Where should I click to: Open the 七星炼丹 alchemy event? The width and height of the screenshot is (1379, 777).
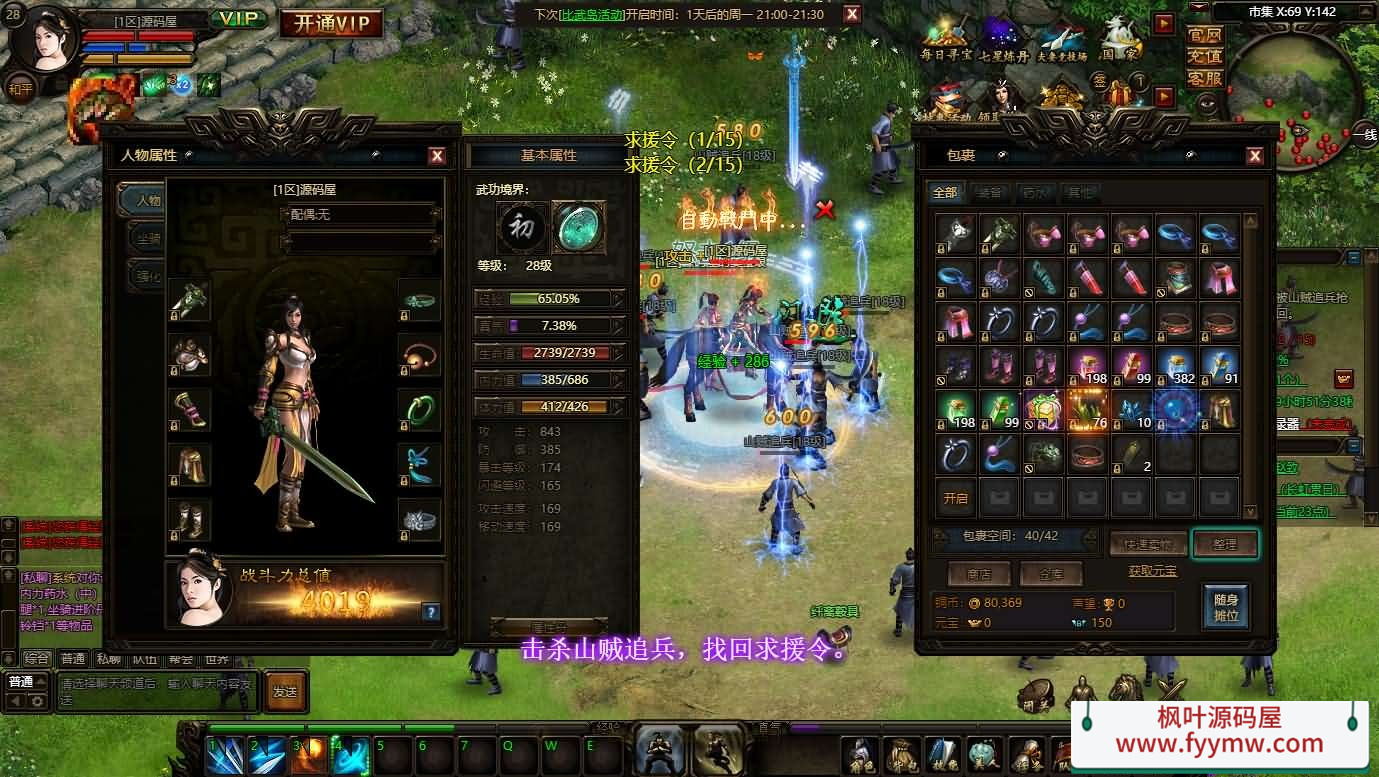click(1003, 40)
